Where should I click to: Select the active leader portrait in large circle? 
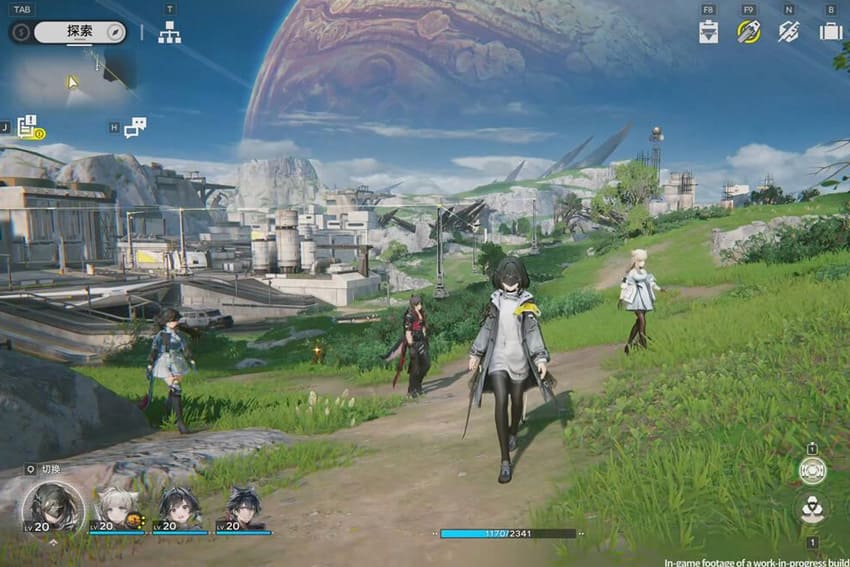[x=53, y=507]
